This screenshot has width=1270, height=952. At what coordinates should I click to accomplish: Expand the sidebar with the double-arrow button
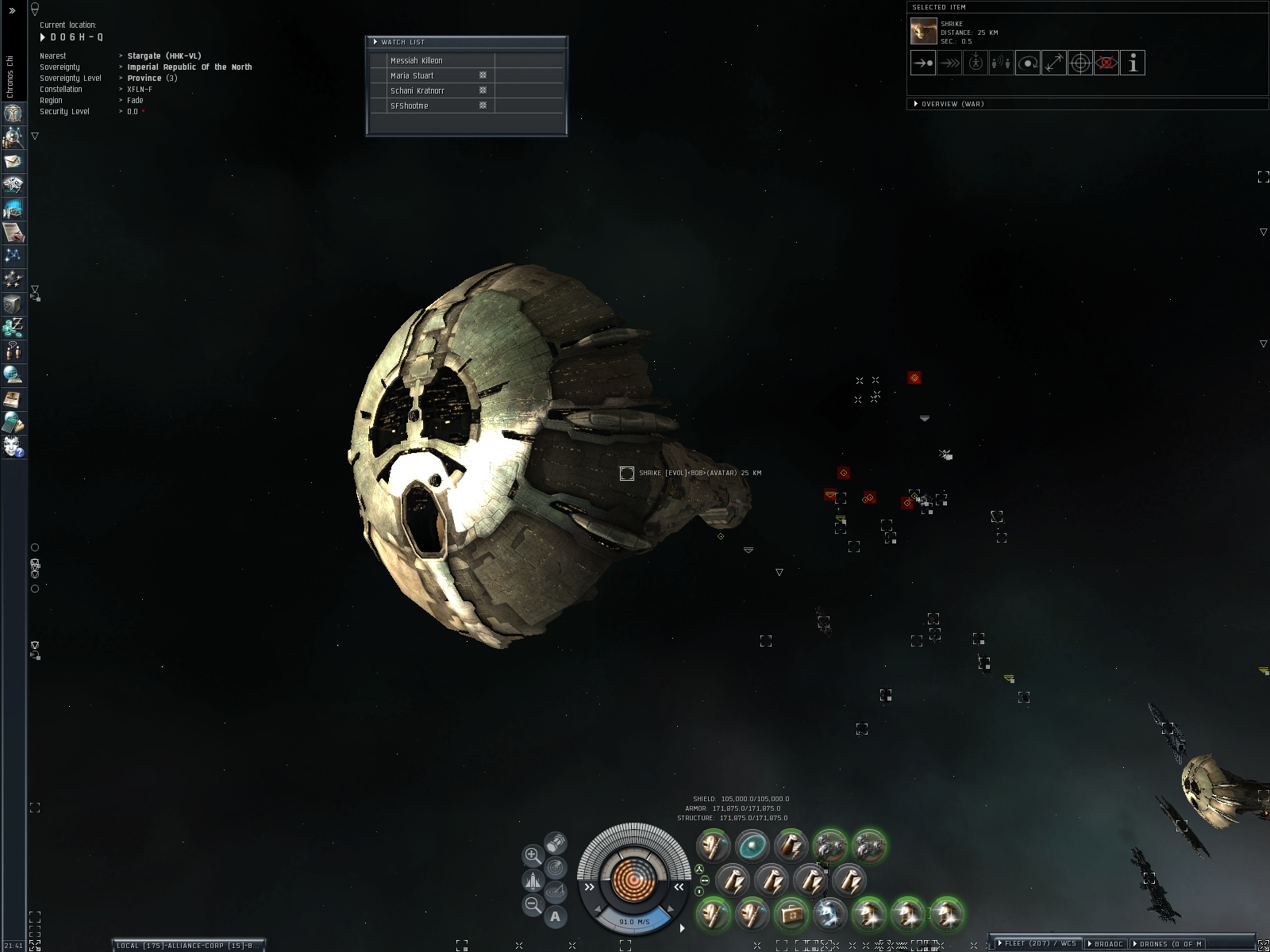coord(12,11)
